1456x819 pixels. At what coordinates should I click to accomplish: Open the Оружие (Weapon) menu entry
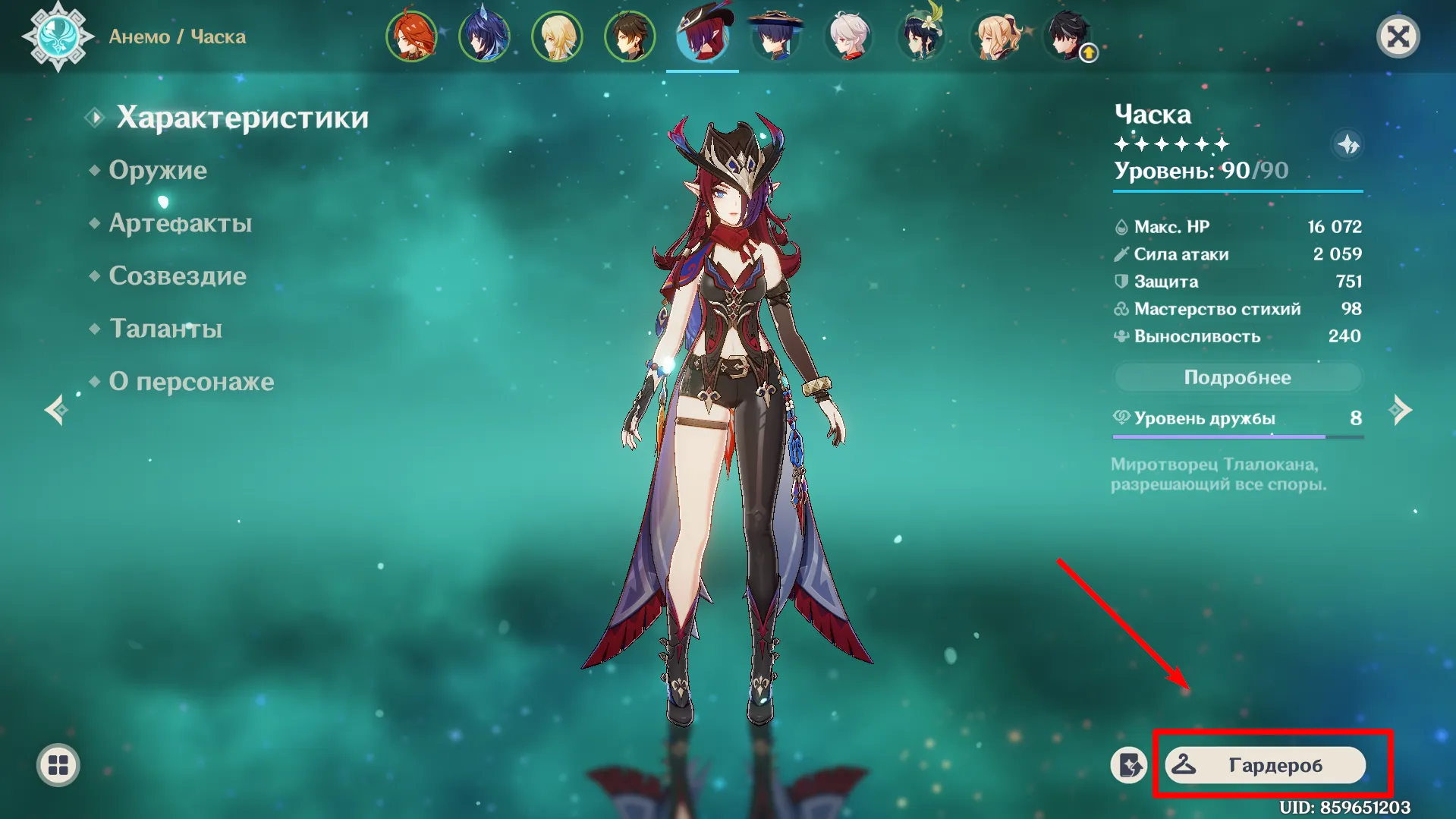[x=157, y=170]
